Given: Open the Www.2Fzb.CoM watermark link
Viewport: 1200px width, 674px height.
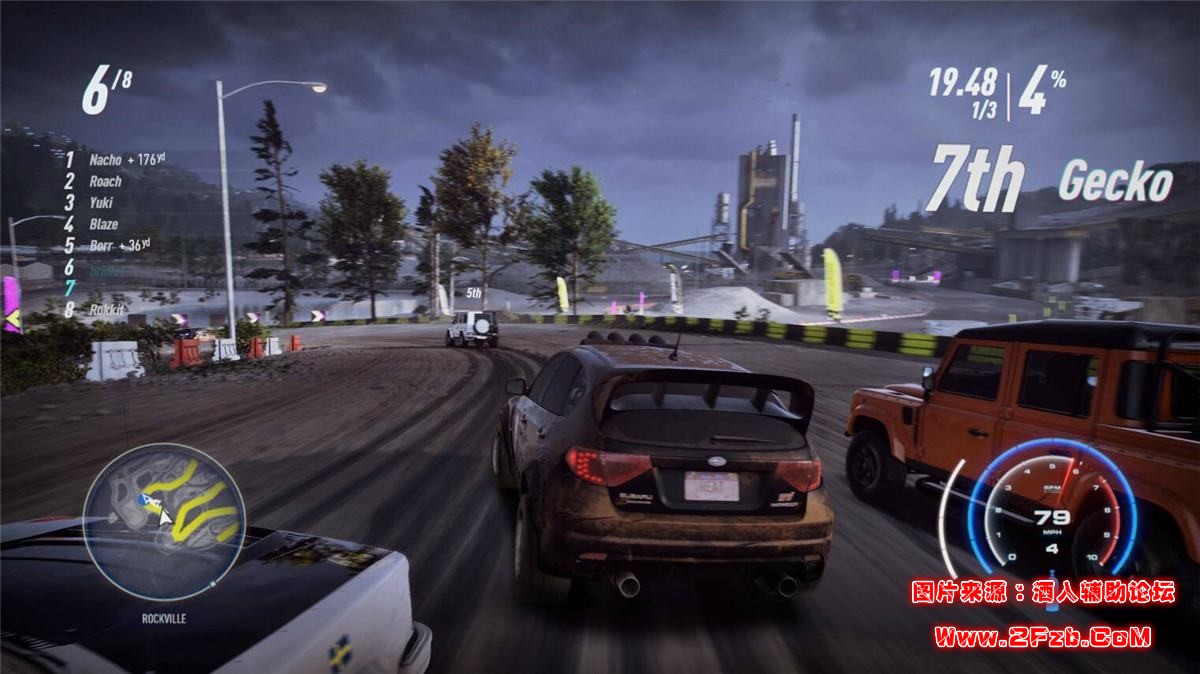Looking at the screenshot, I should tap(1042, 635).
